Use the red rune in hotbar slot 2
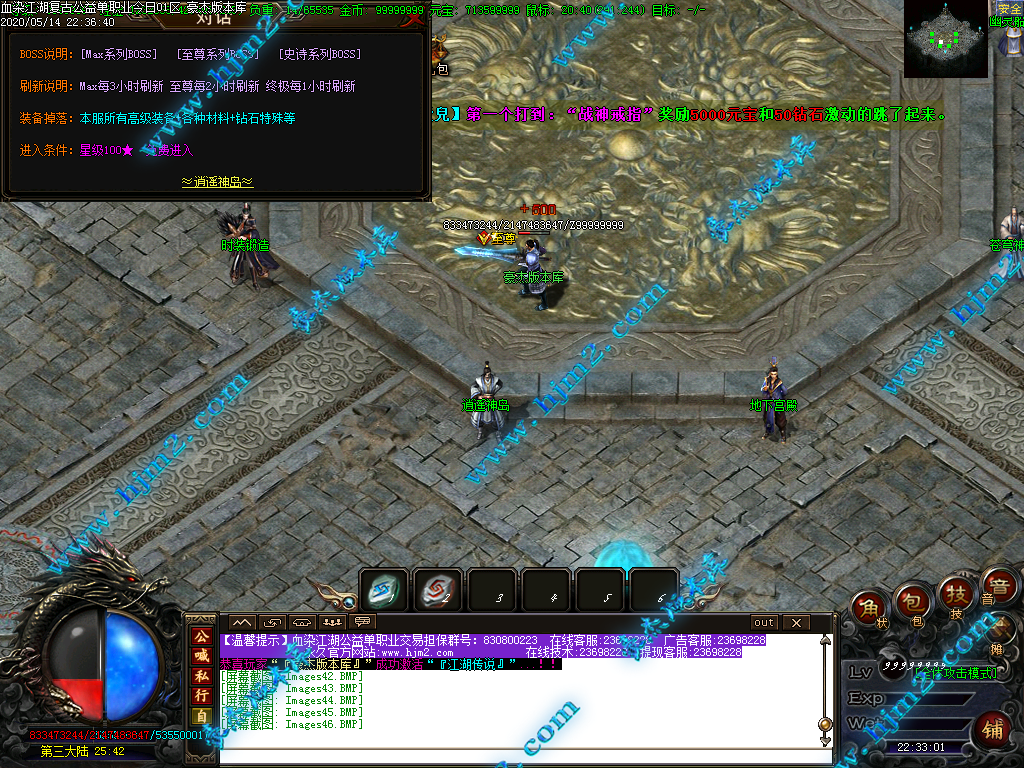Viewport: 1024px width, 768px height. pyautogui.click(x=437, y=591)
